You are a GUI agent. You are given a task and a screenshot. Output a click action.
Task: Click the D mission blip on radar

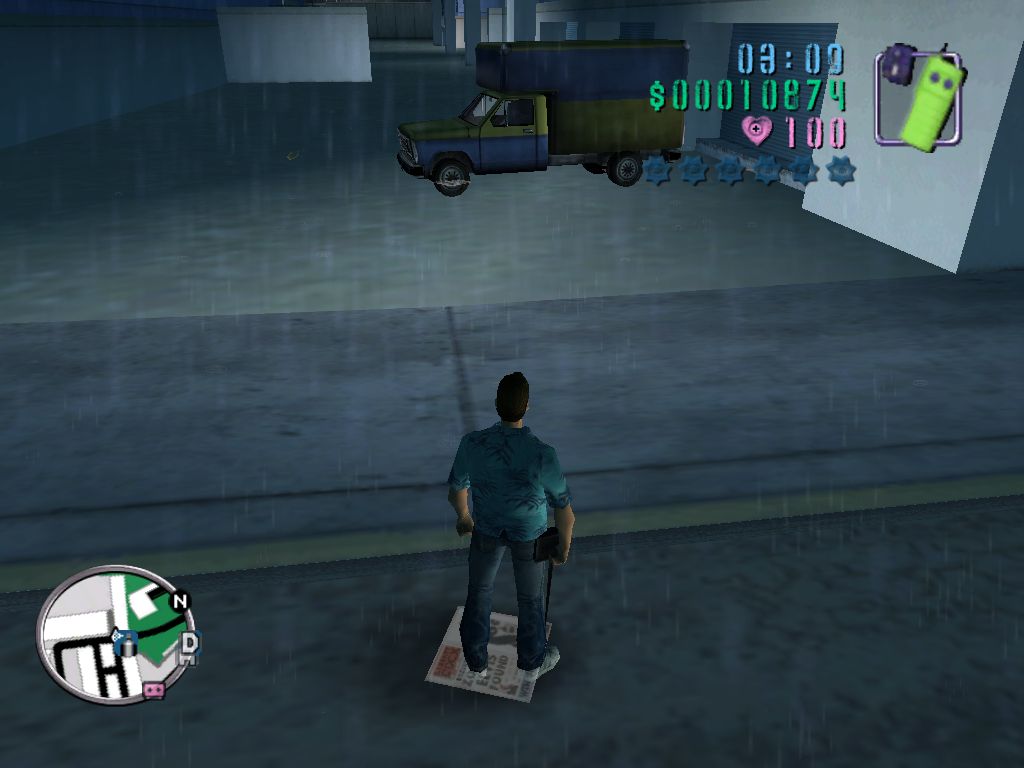coord(189,641)
